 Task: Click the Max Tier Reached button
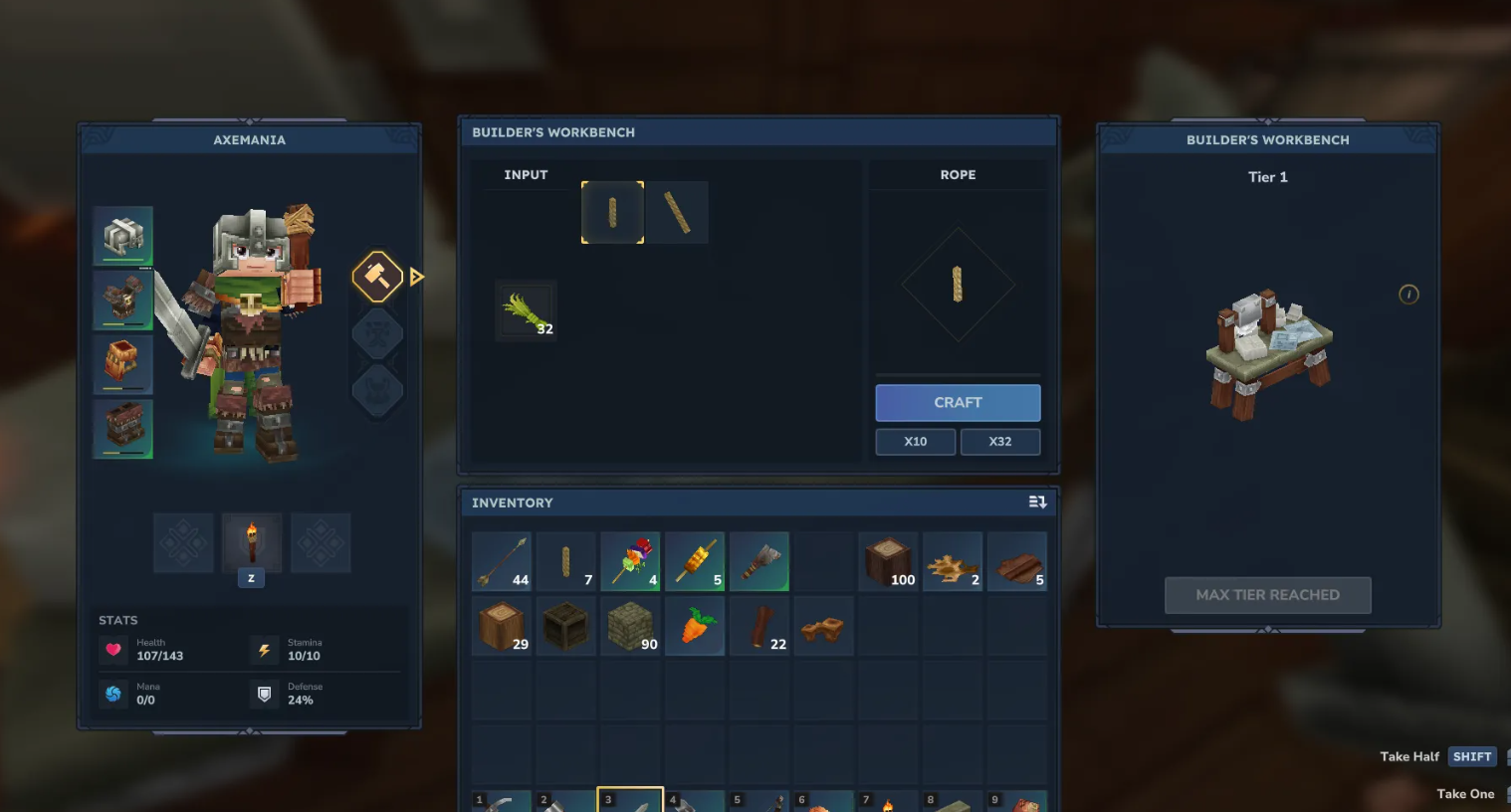coord(1267,595)
